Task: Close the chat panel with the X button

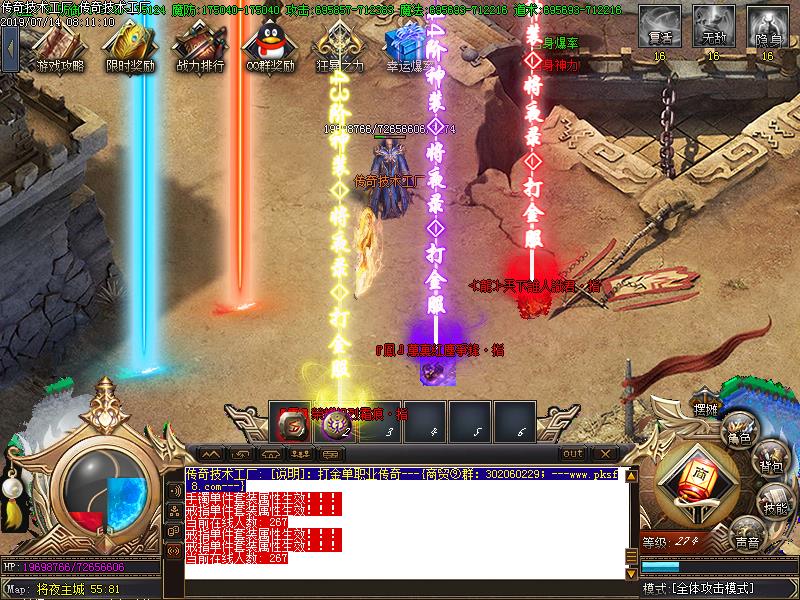Action: 603,454
